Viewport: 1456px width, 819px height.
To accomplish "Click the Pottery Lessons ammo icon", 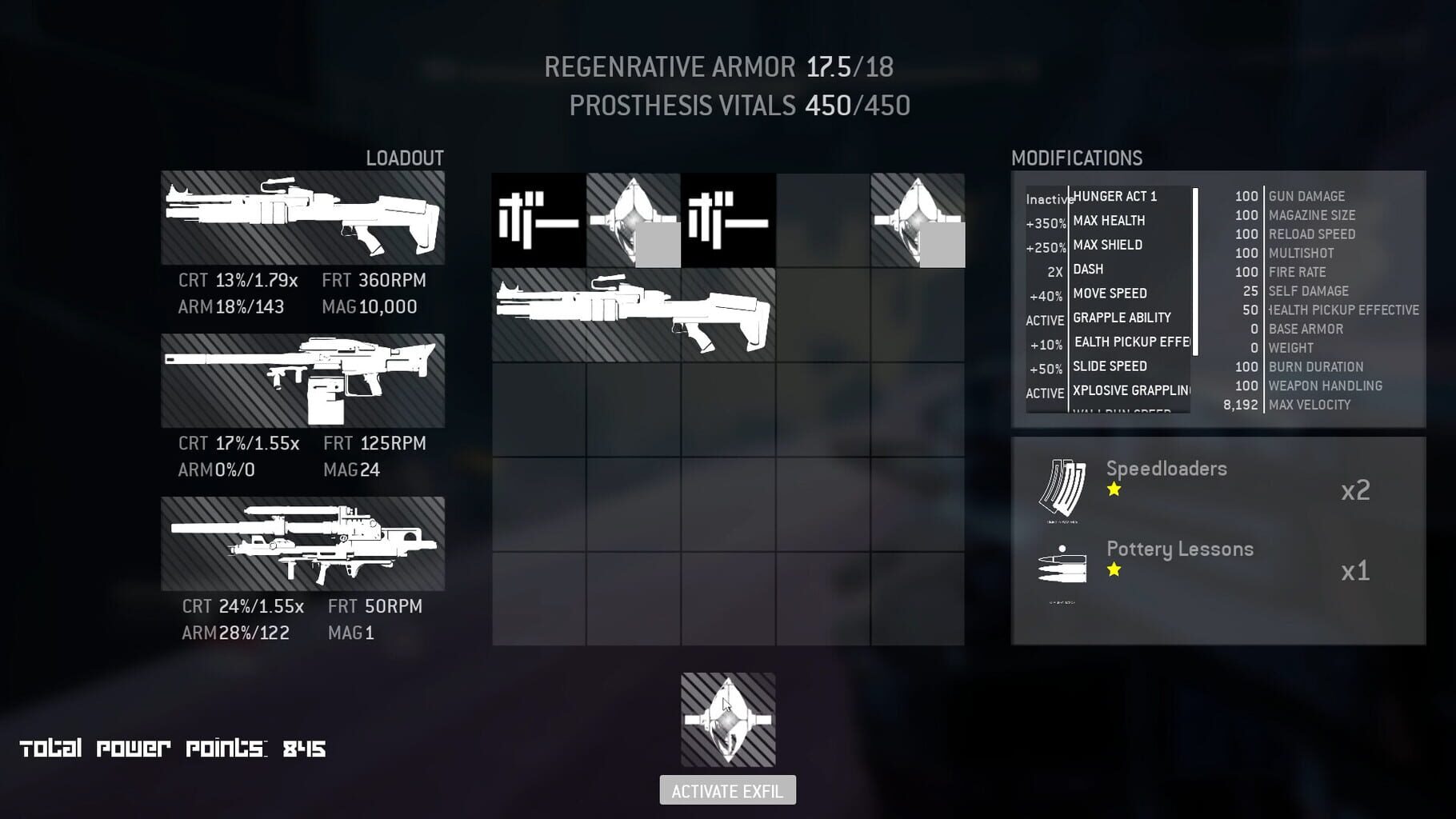I will click(x=1060, y=568).
